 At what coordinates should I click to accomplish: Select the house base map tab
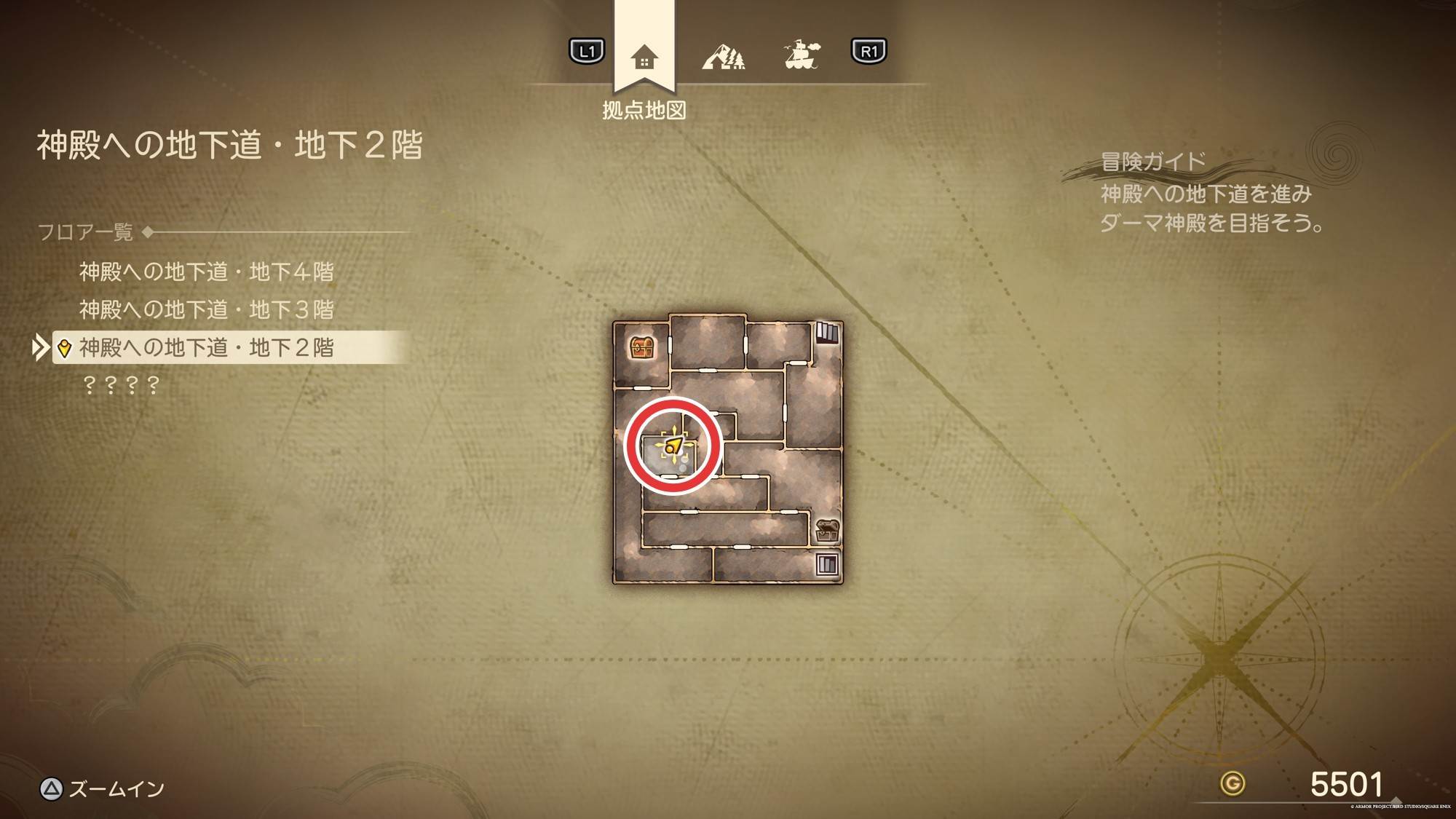point(644,57)
